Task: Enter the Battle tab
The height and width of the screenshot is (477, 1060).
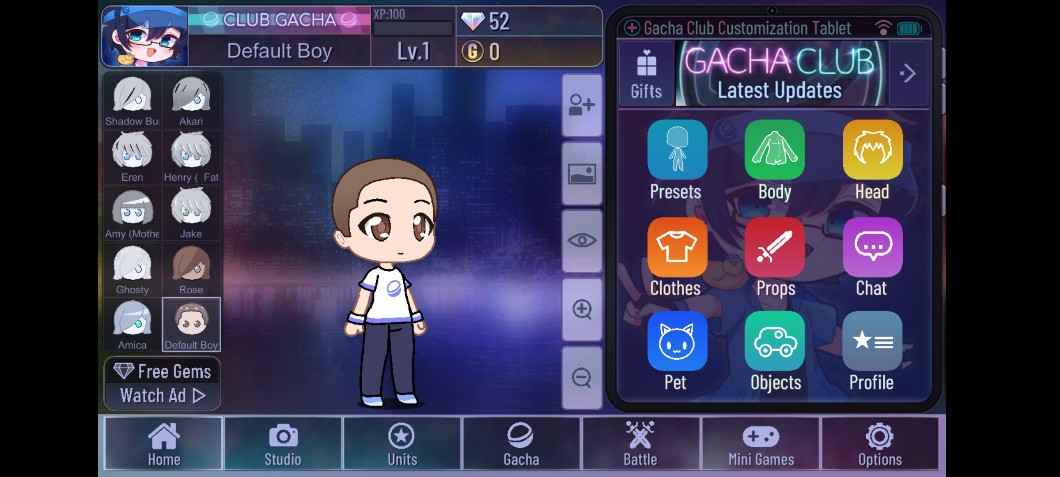Action: (640, 444)
